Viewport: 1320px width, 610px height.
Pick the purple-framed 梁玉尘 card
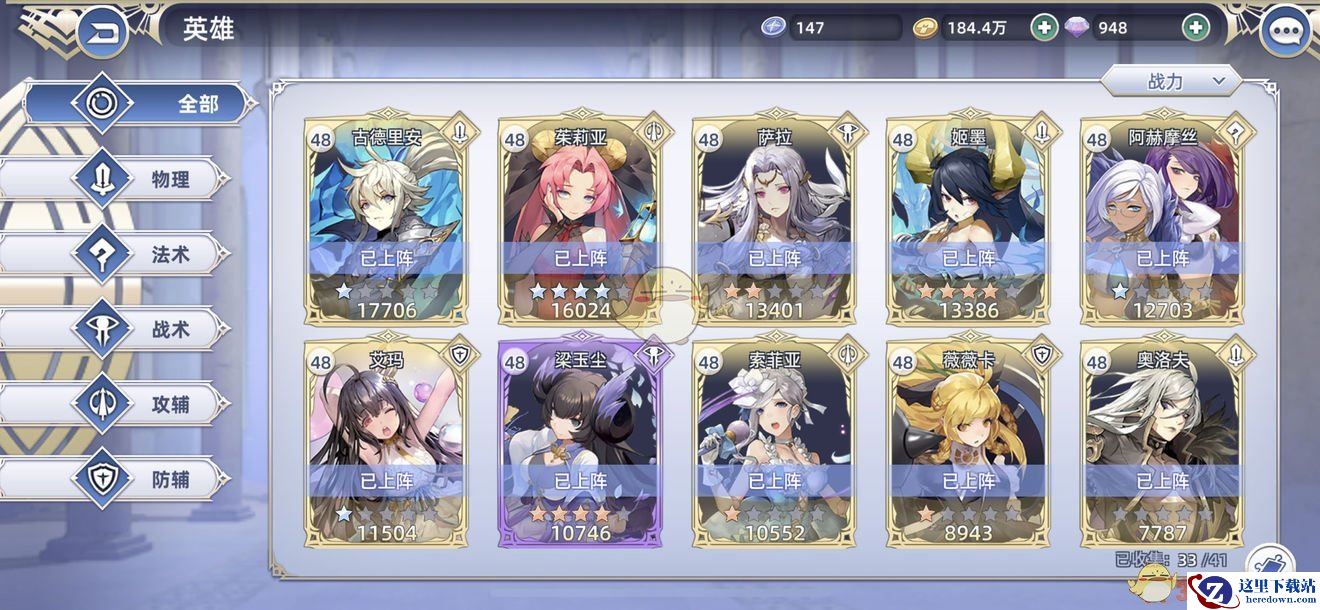coord(580,443)
